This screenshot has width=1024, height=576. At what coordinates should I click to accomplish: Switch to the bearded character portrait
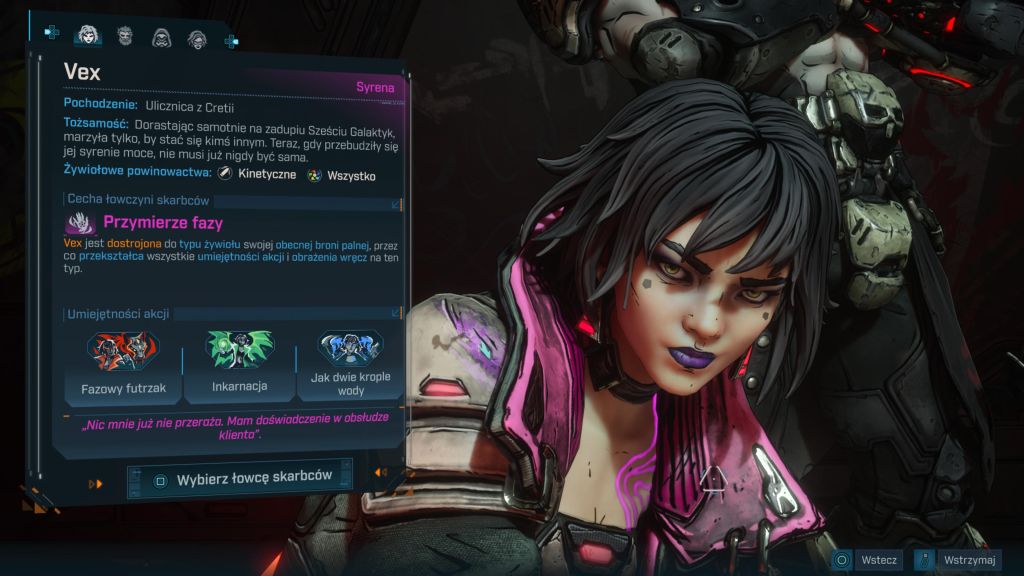pos(125,37)
